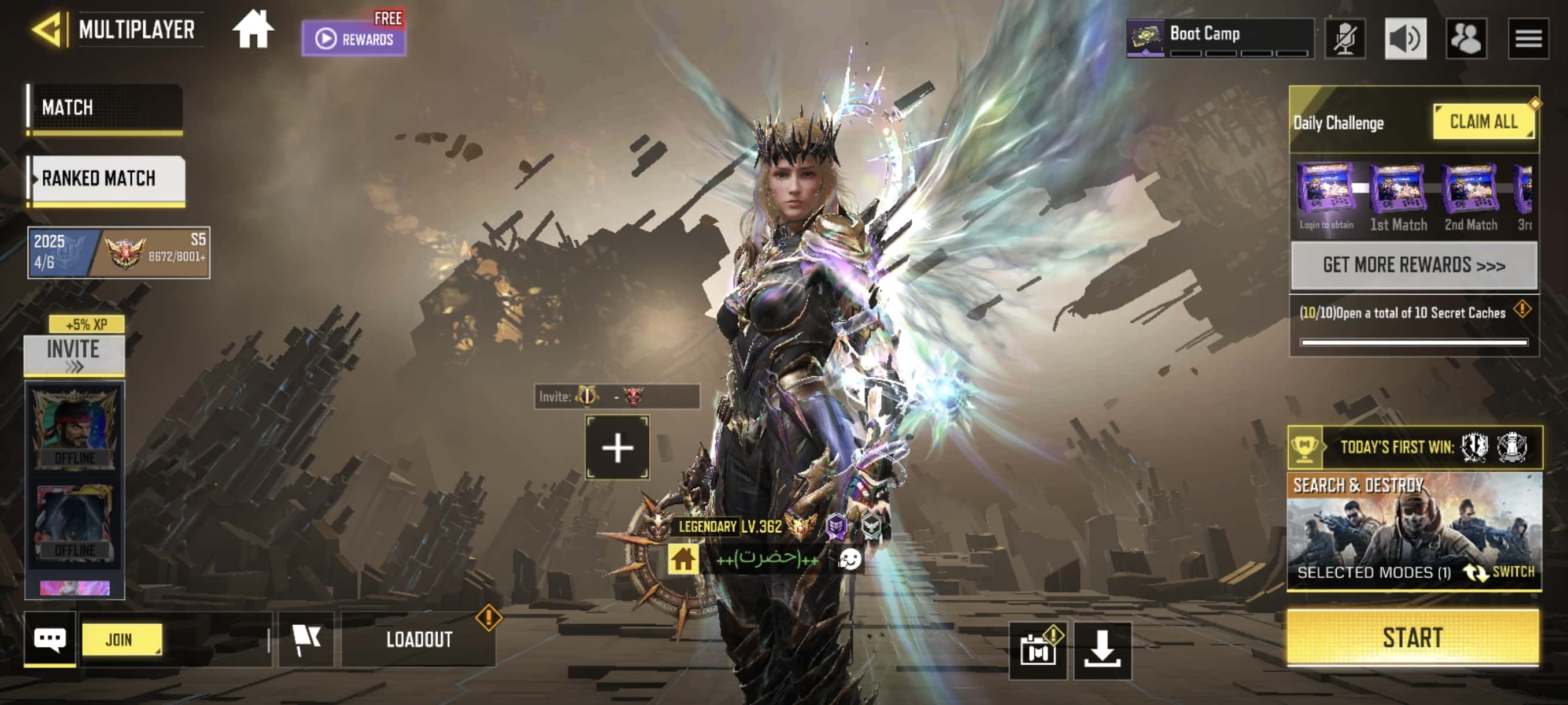This screenshot has height=705, width=1568.
Task: Open the Boot Camp panel
Action: click(x=1219, y=38)
